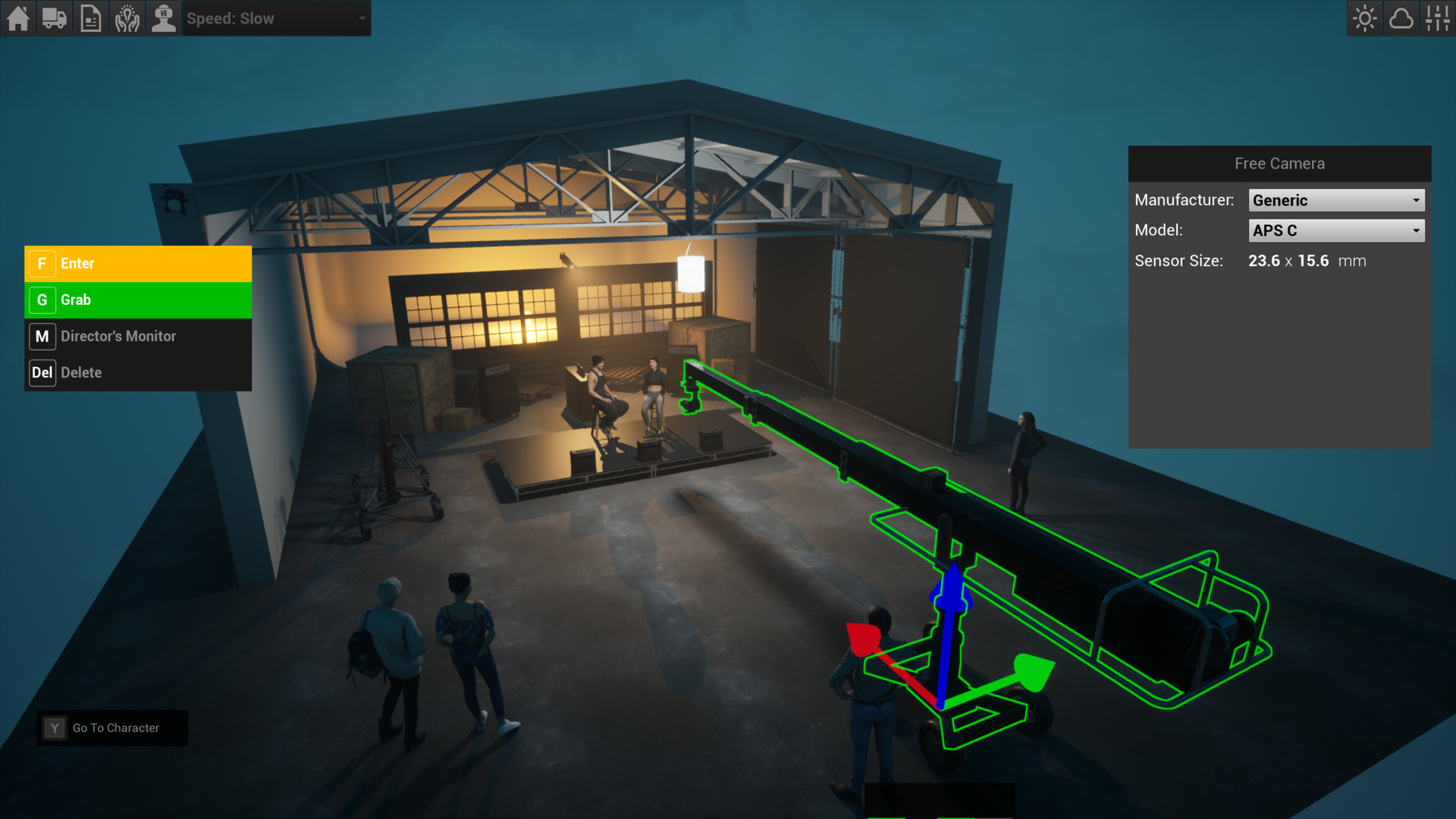The image size is (1456, 819).
Task: Click the sun time-of-day icon
Action: tap(1364, 18)
